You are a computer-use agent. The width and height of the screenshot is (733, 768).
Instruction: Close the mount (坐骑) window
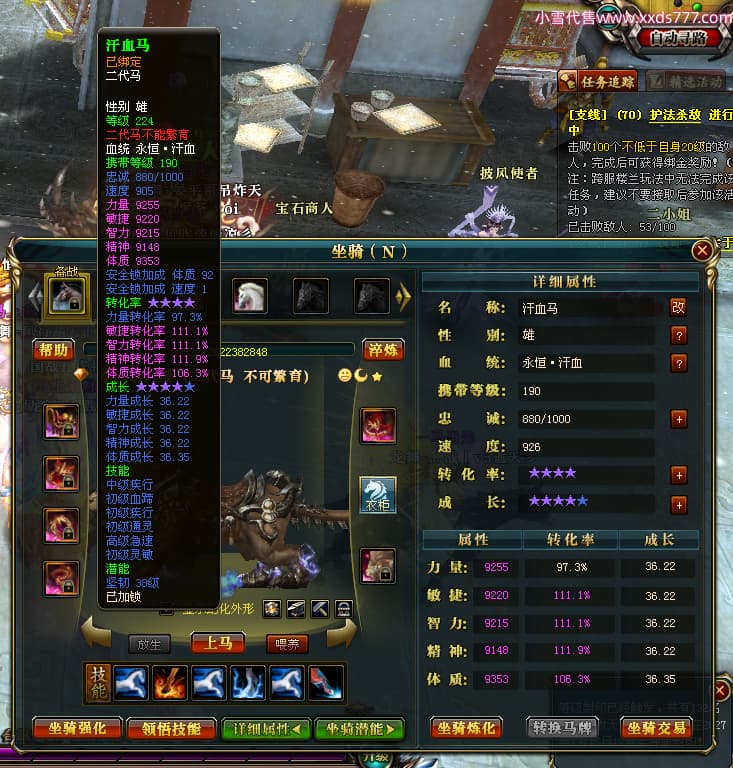click(x=704, y=250)
